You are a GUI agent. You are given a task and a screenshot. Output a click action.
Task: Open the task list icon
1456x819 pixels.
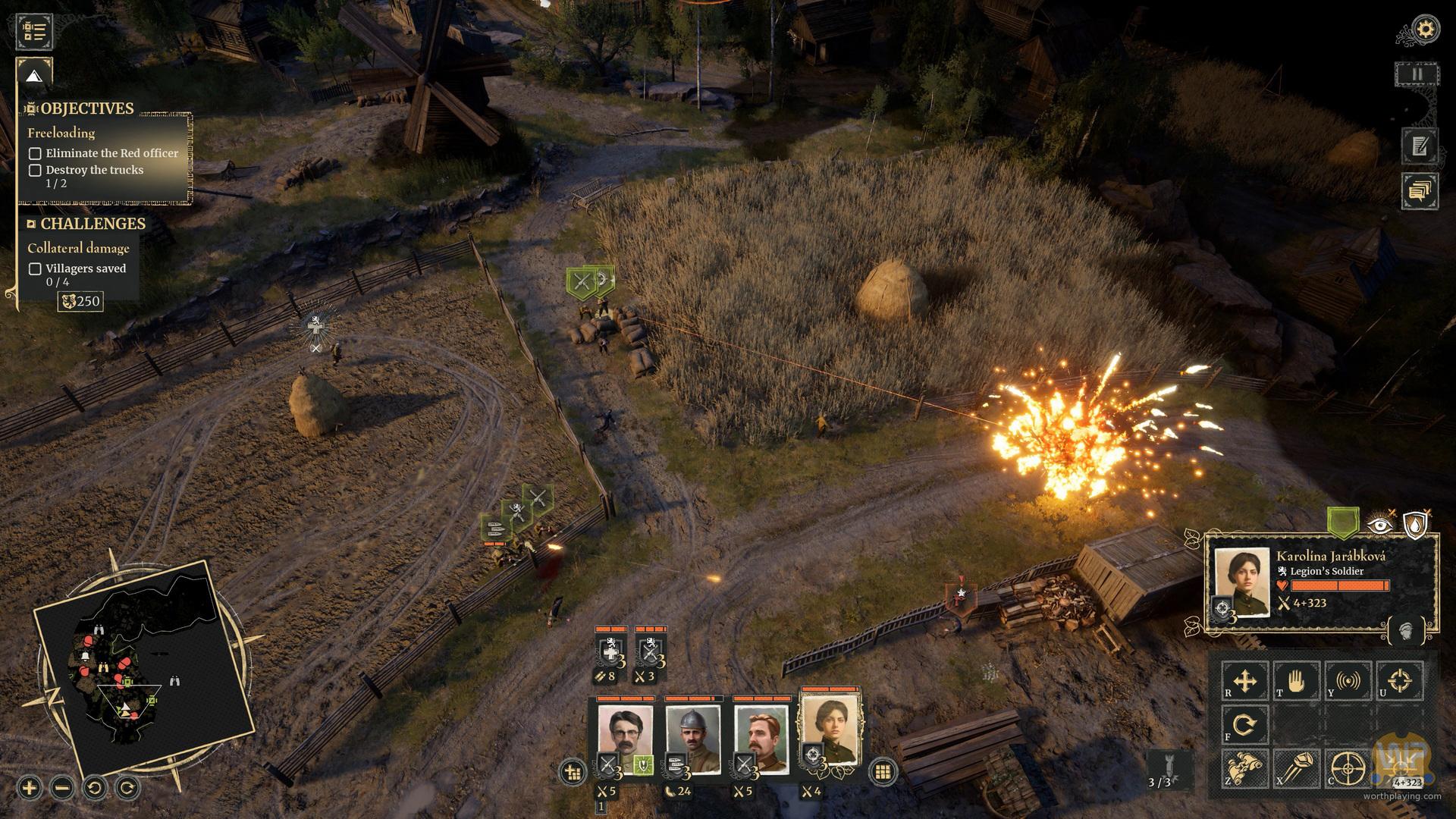click(x=34, y=31)
